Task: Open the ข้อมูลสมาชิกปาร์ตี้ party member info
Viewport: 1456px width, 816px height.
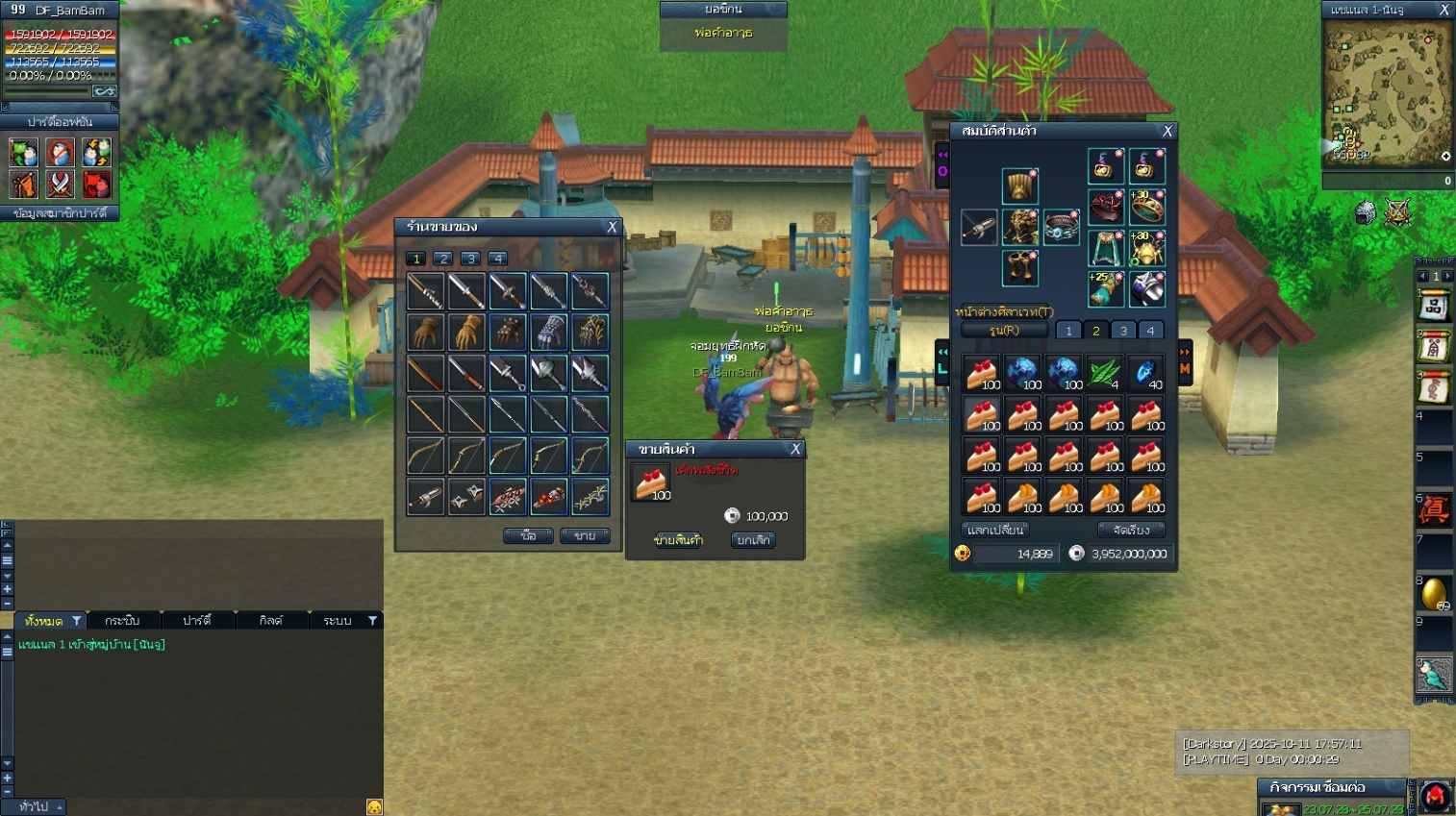Action: [x=60, y=213]
